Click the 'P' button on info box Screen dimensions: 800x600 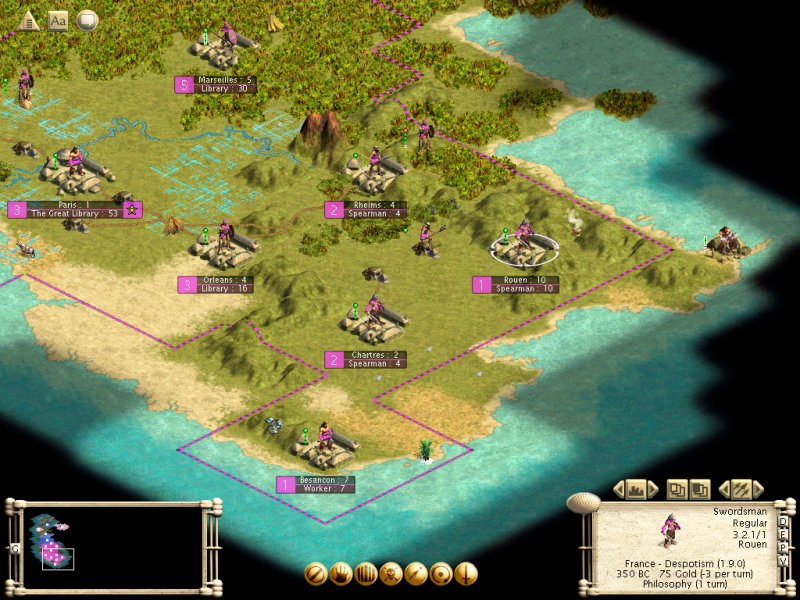click(782, 547)
